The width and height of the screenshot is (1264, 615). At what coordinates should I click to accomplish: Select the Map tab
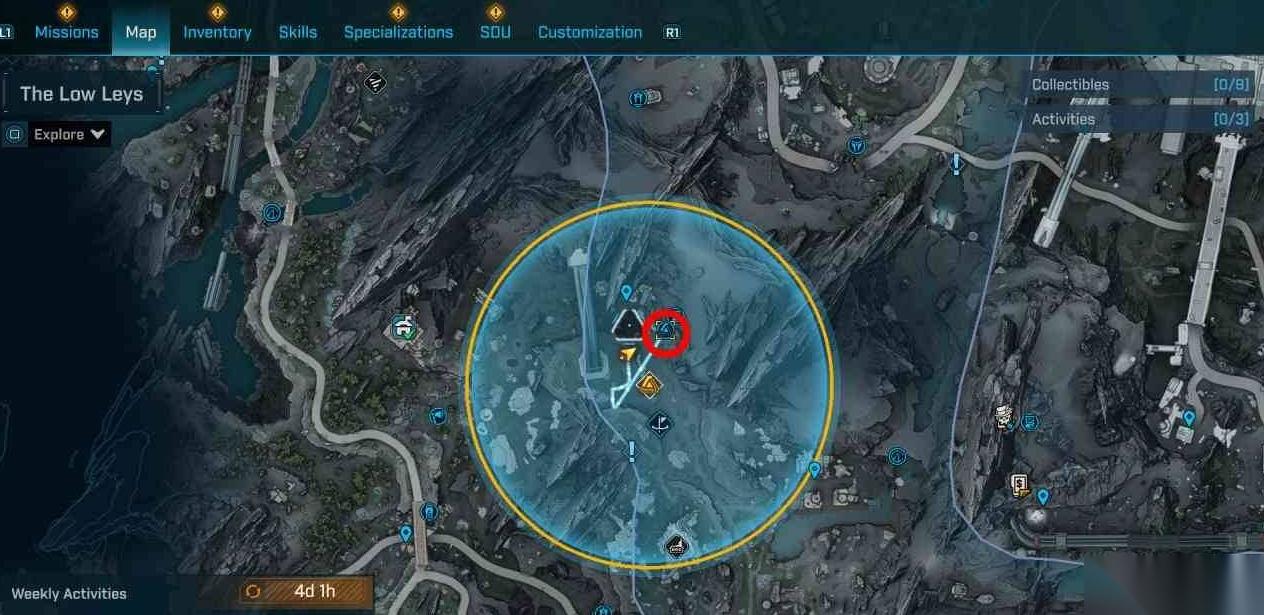(x=140, y=32)
